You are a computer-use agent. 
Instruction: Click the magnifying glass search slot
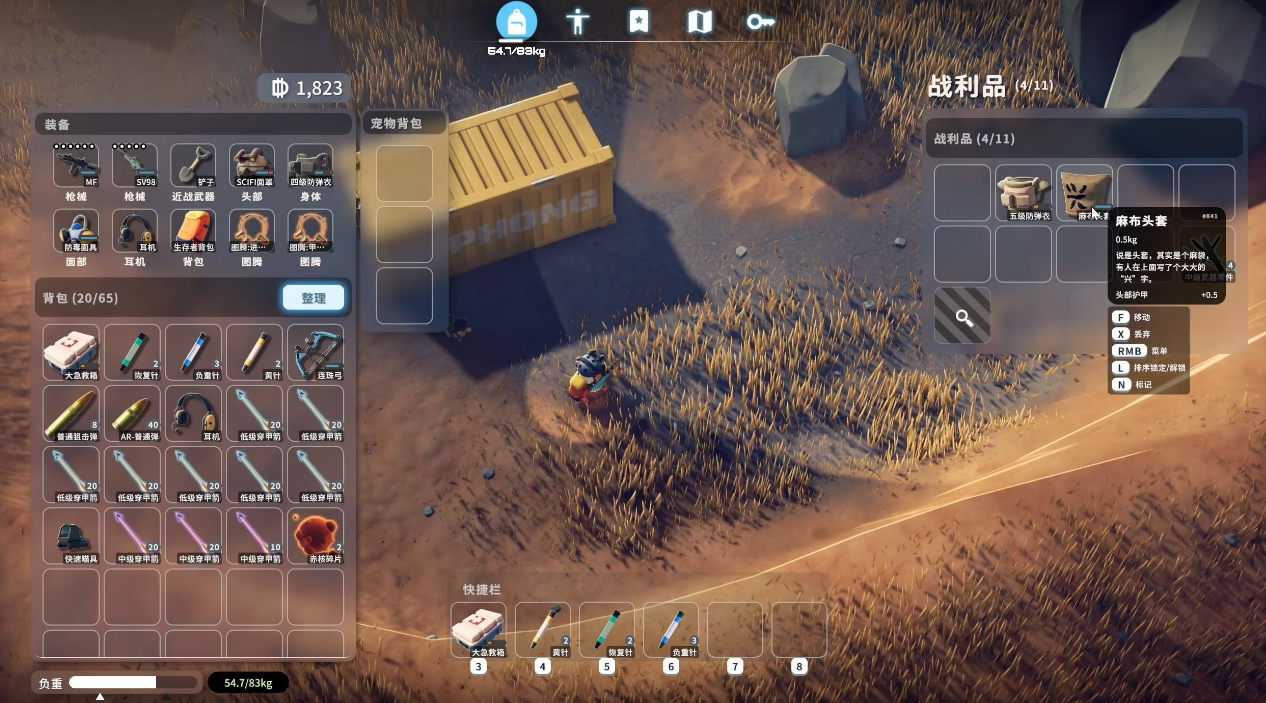[x=962, y=316]
